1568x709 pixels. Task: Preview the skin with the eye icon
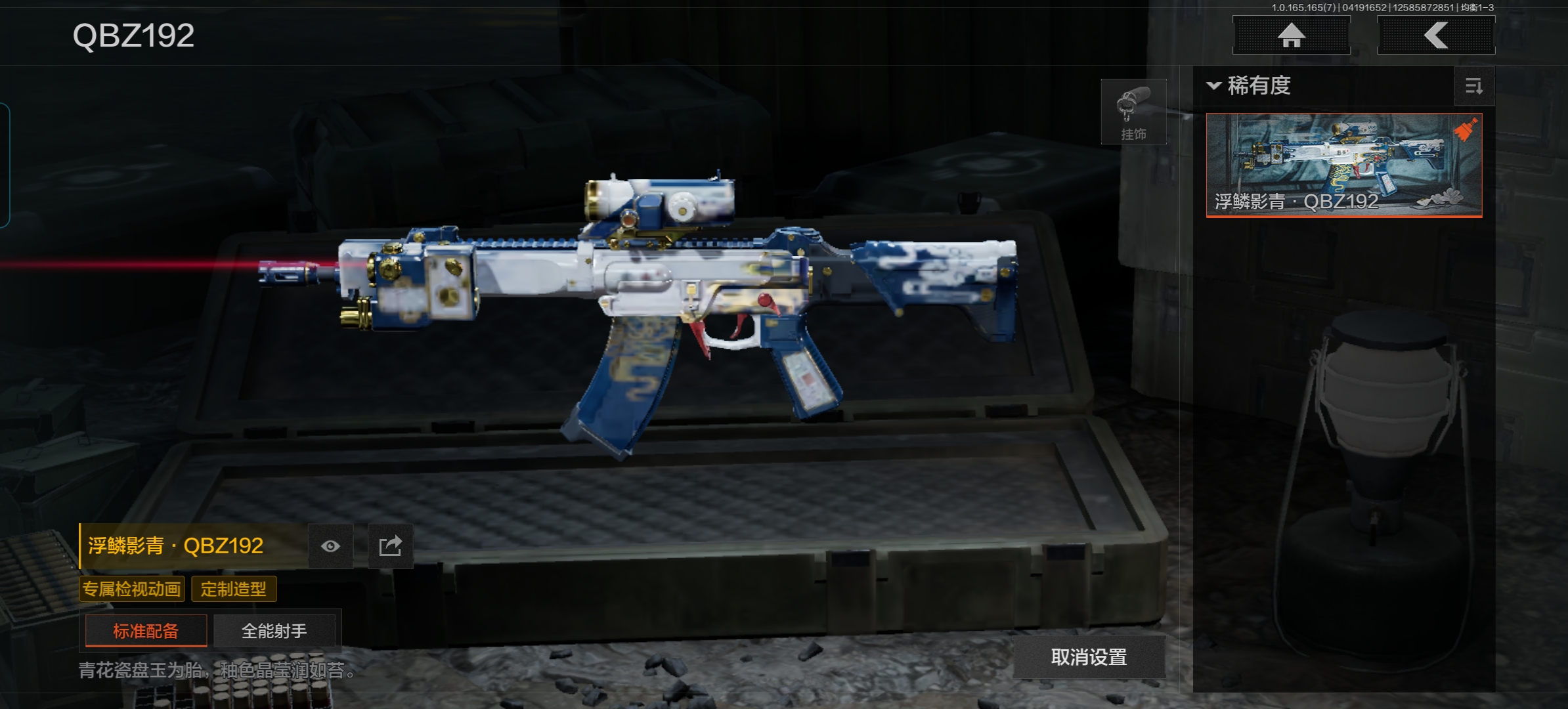click(330, 546)
